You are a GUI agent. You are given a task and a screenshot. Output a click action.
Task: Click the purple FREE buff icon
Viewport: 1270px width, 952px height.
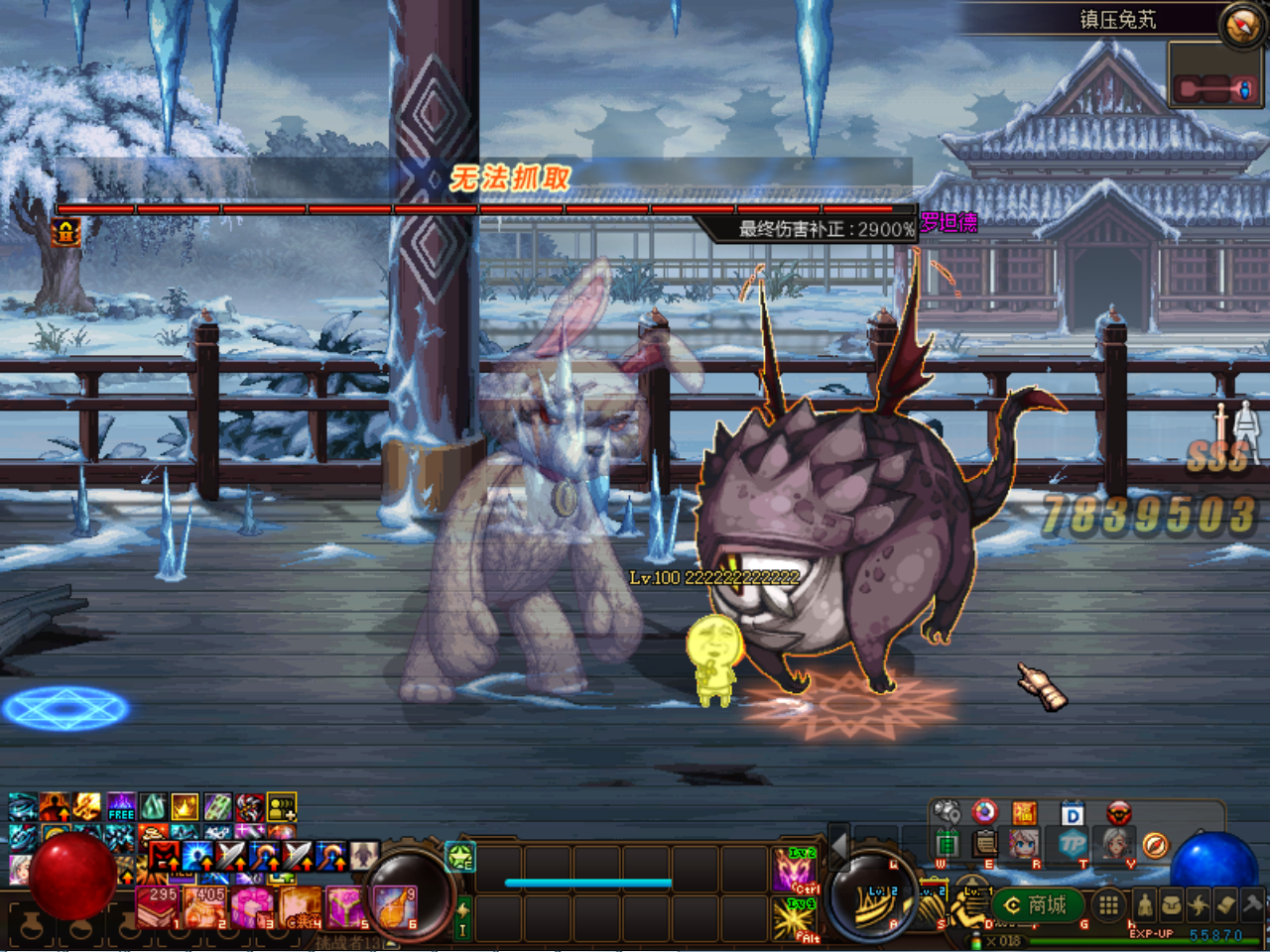click(x=121, y=806)
